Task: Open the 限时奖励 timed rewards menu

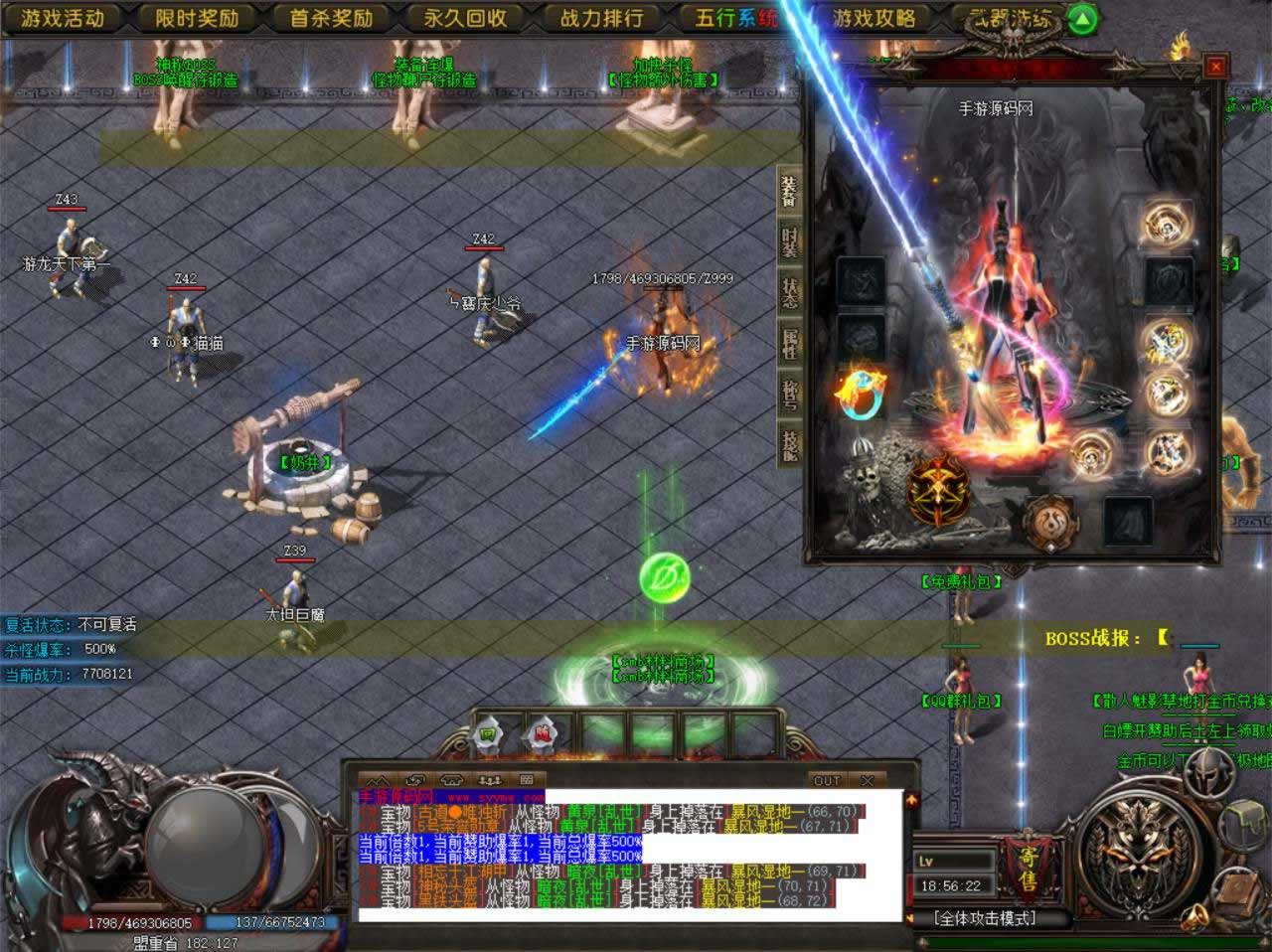Action: (197, 18)
